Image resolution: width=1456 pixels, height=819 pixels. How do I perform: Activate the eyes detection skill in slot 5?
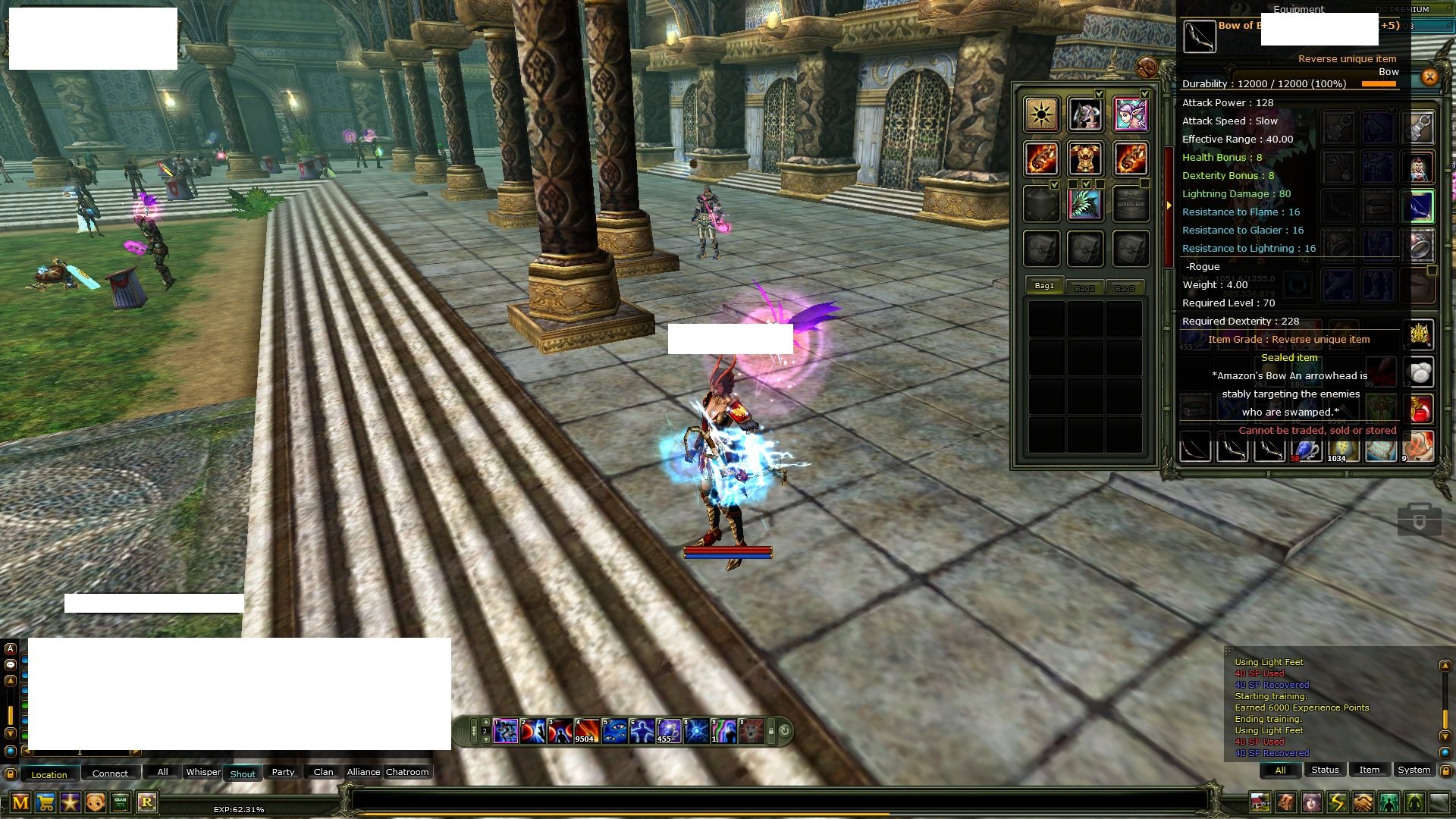pos(614,732)
